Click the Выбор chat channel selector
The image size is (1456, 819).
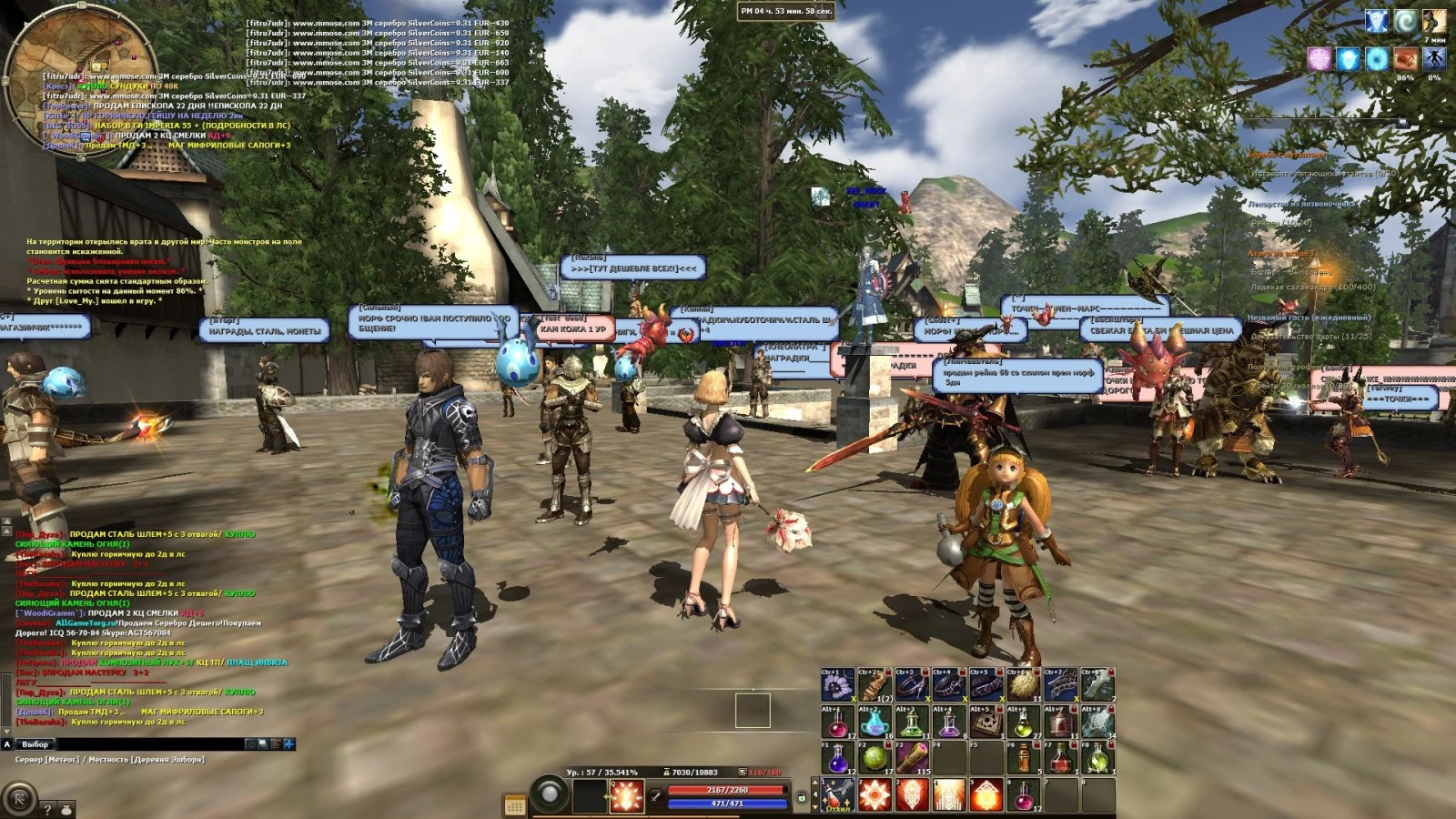(x=35, y=744)
